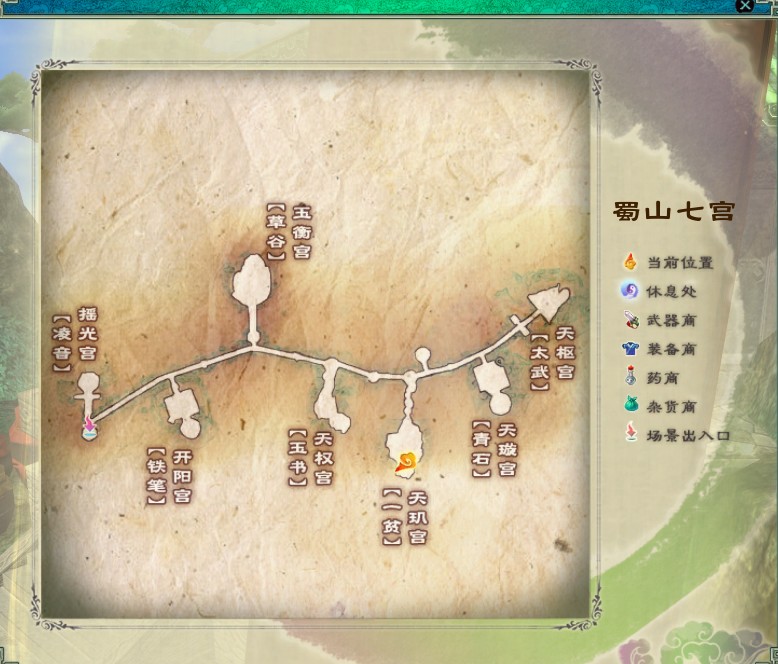Select the 药商 legend entry
Viewport: 778px width, 664px height.
pos(662,379)
